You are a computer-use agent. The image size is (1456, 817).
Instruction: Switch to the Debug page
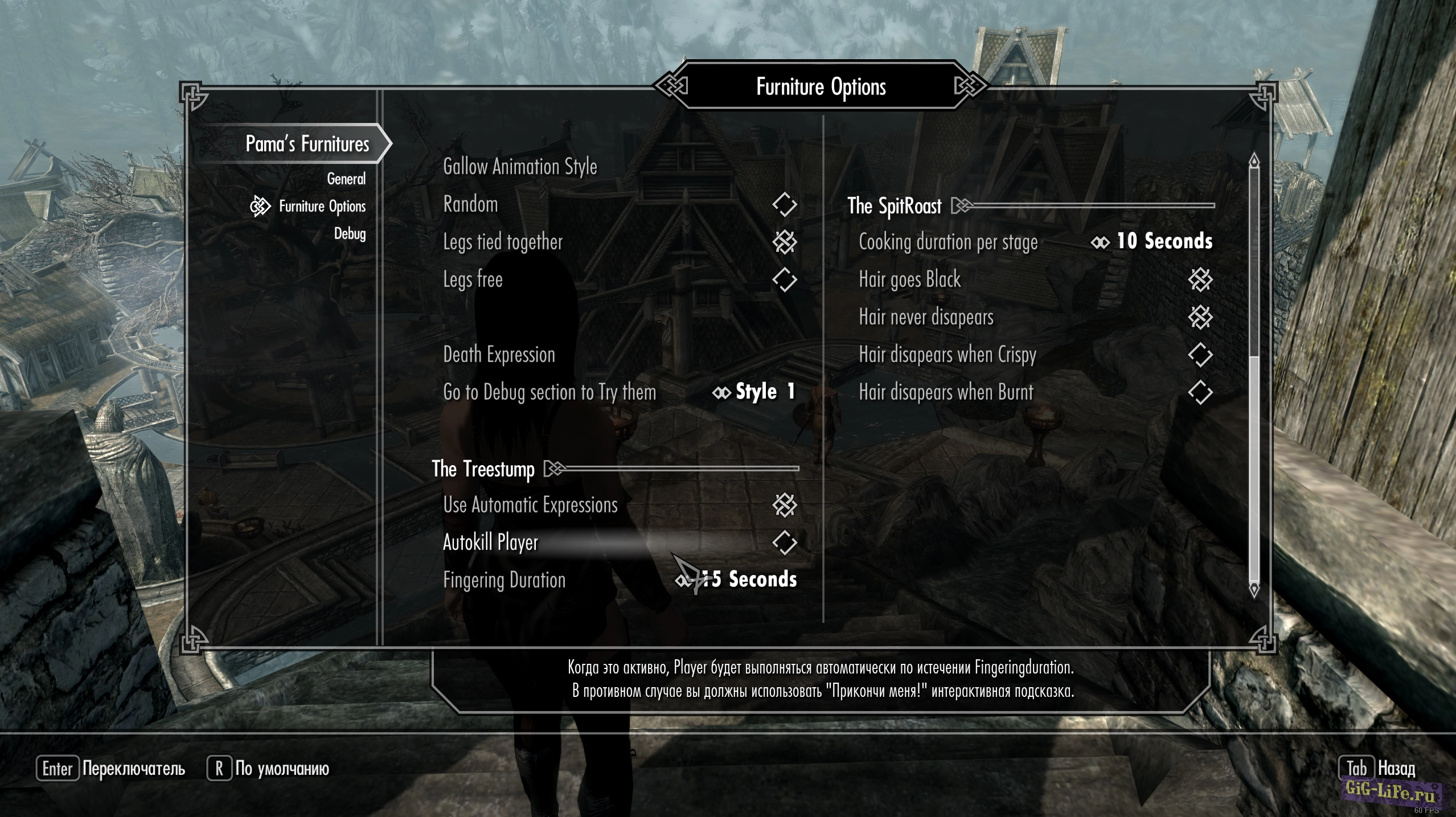pyautogui.click(x=350, y=233)
